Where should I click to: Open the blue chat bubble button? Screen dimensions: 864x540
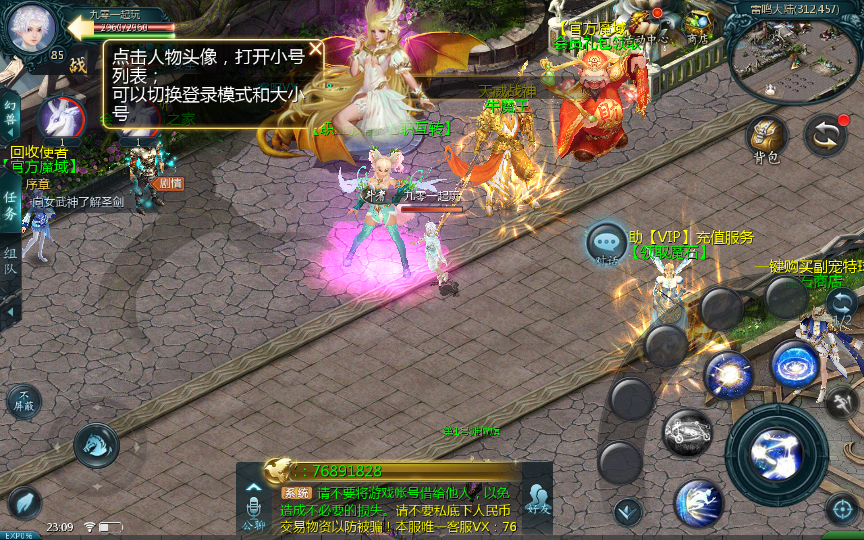click(x=607, y=243)
